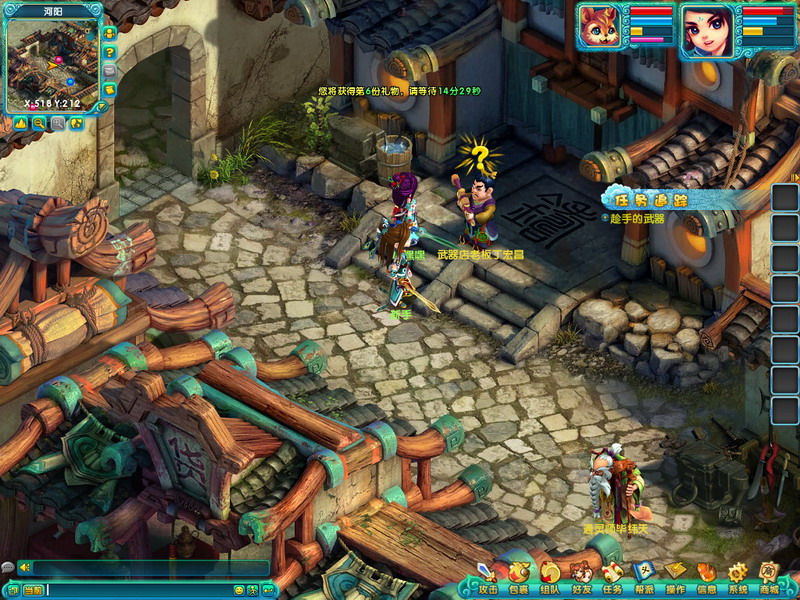The width and height of the screenshot is (800, 600).
Task: Click the 攻击 attack sword button
Action: (x=487, y=575)
